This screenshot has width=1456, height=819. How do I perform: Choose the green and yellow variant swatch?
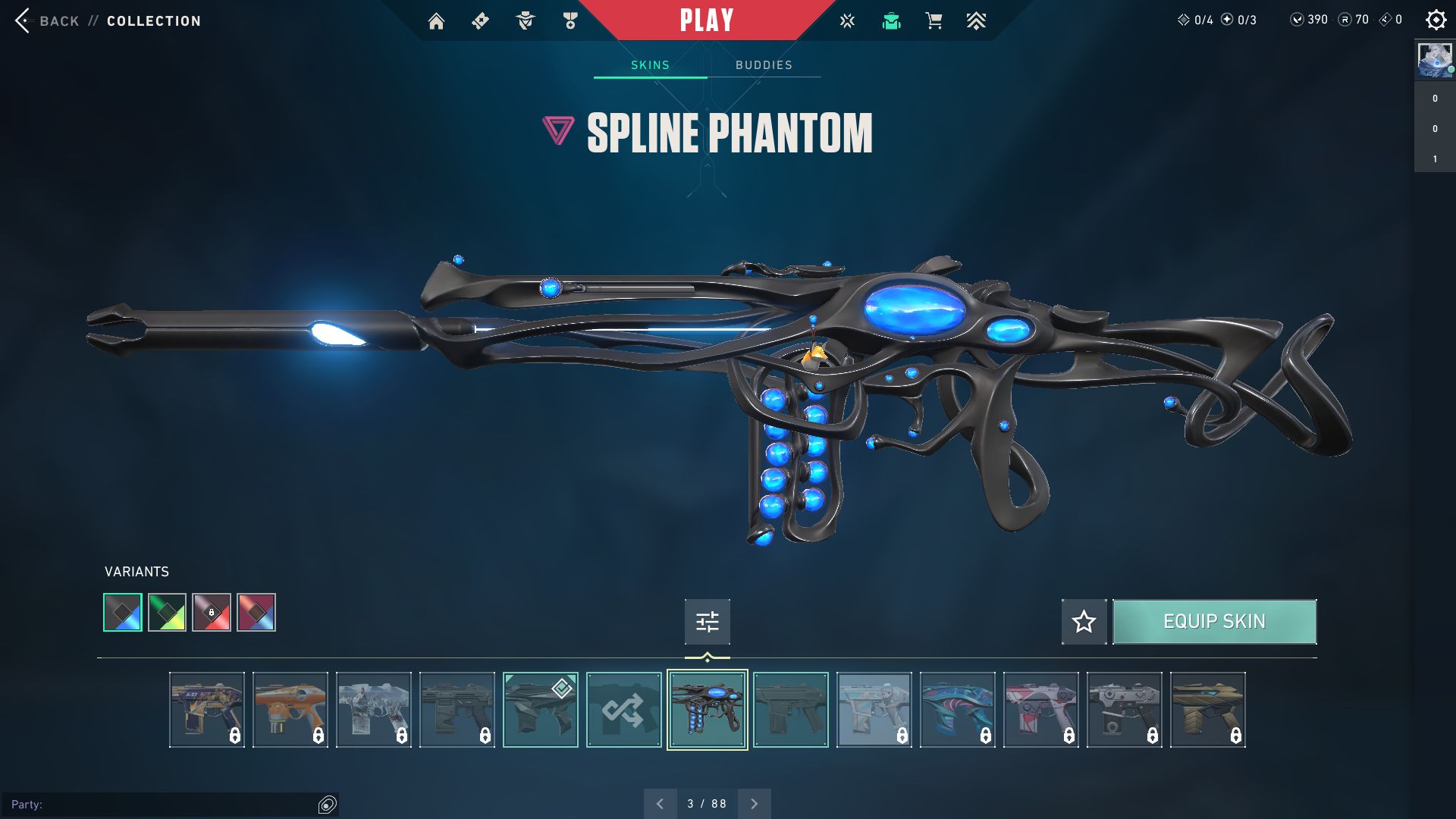pyautogui.click(x=167, y=613)
